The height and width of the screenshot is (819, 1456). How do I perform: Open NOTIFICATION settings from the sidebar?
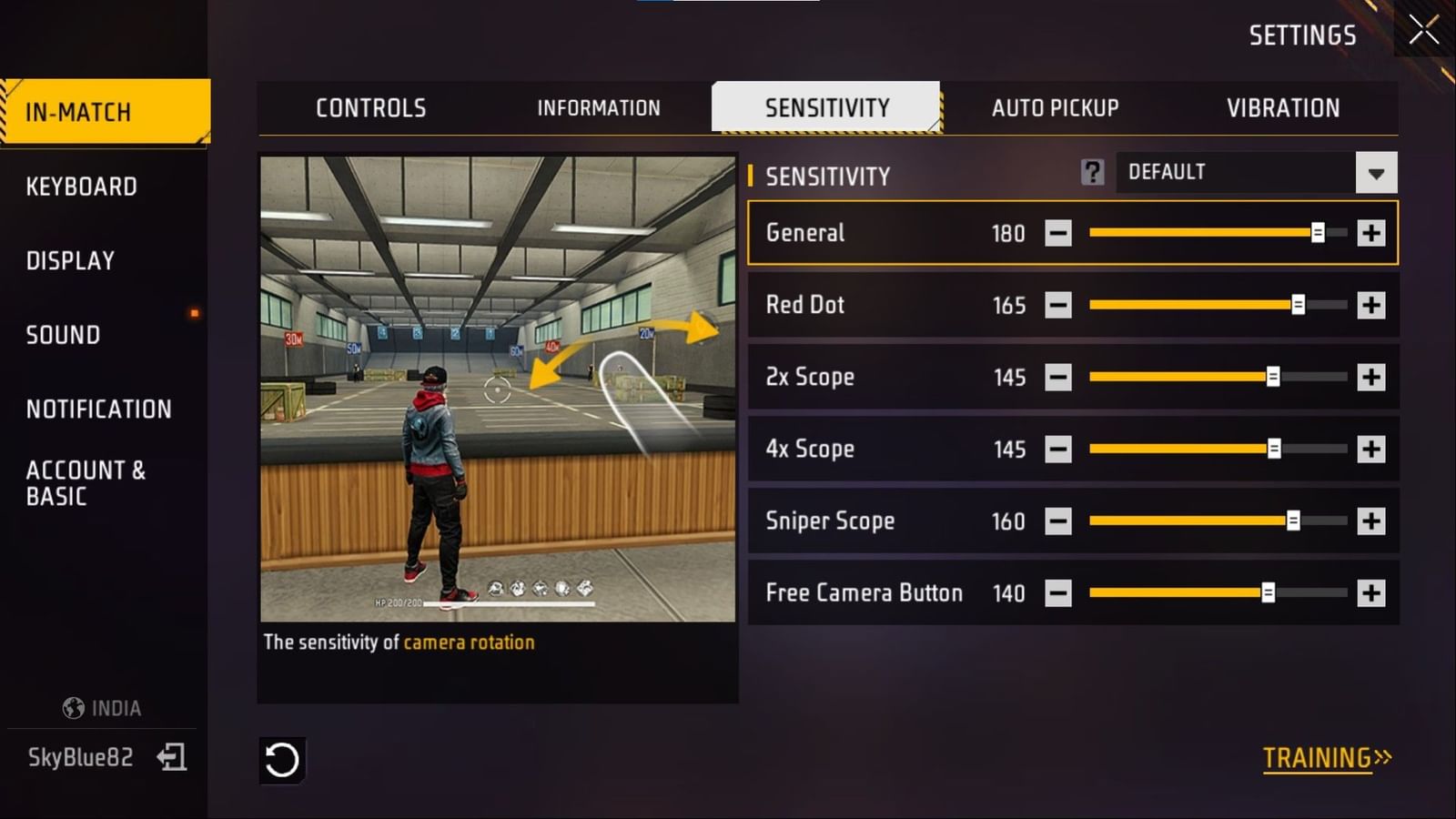click(x=100, y=409)
